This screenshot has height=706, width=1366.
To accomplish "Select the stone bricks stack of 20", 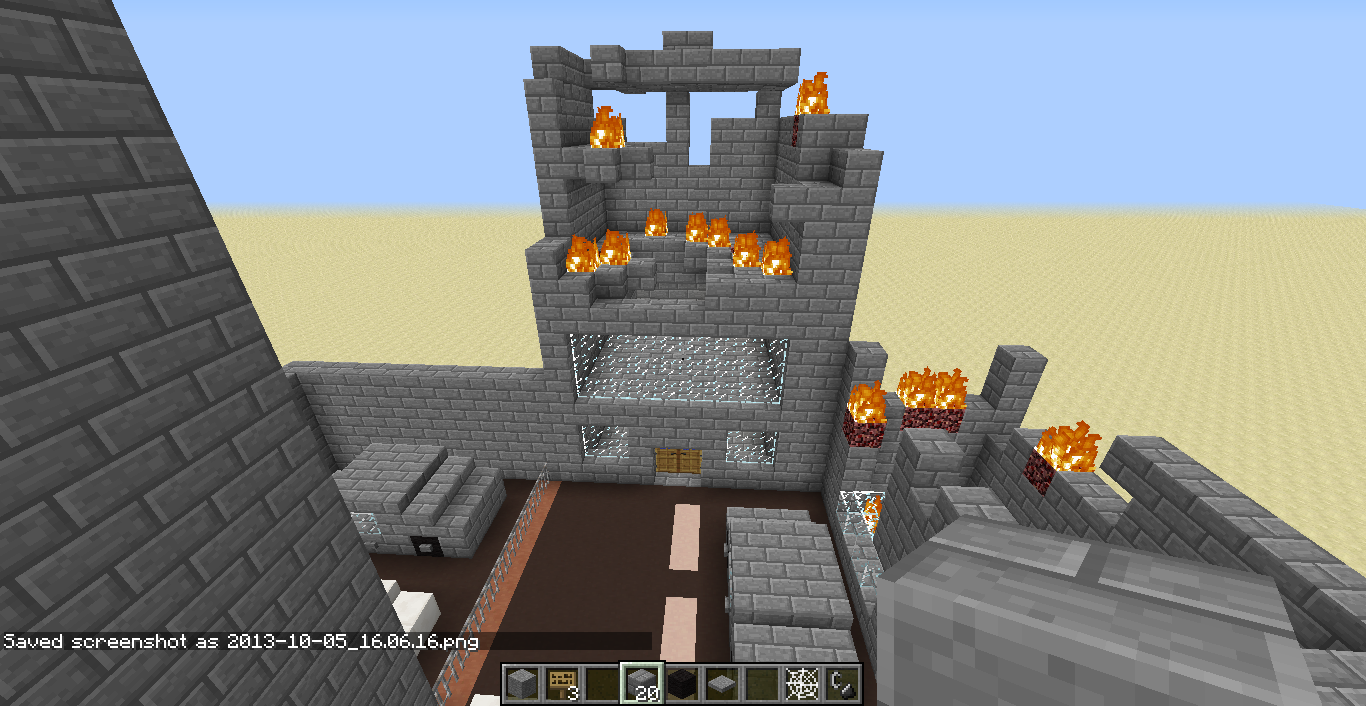I will pyautogui.click(x=640, y=684).
